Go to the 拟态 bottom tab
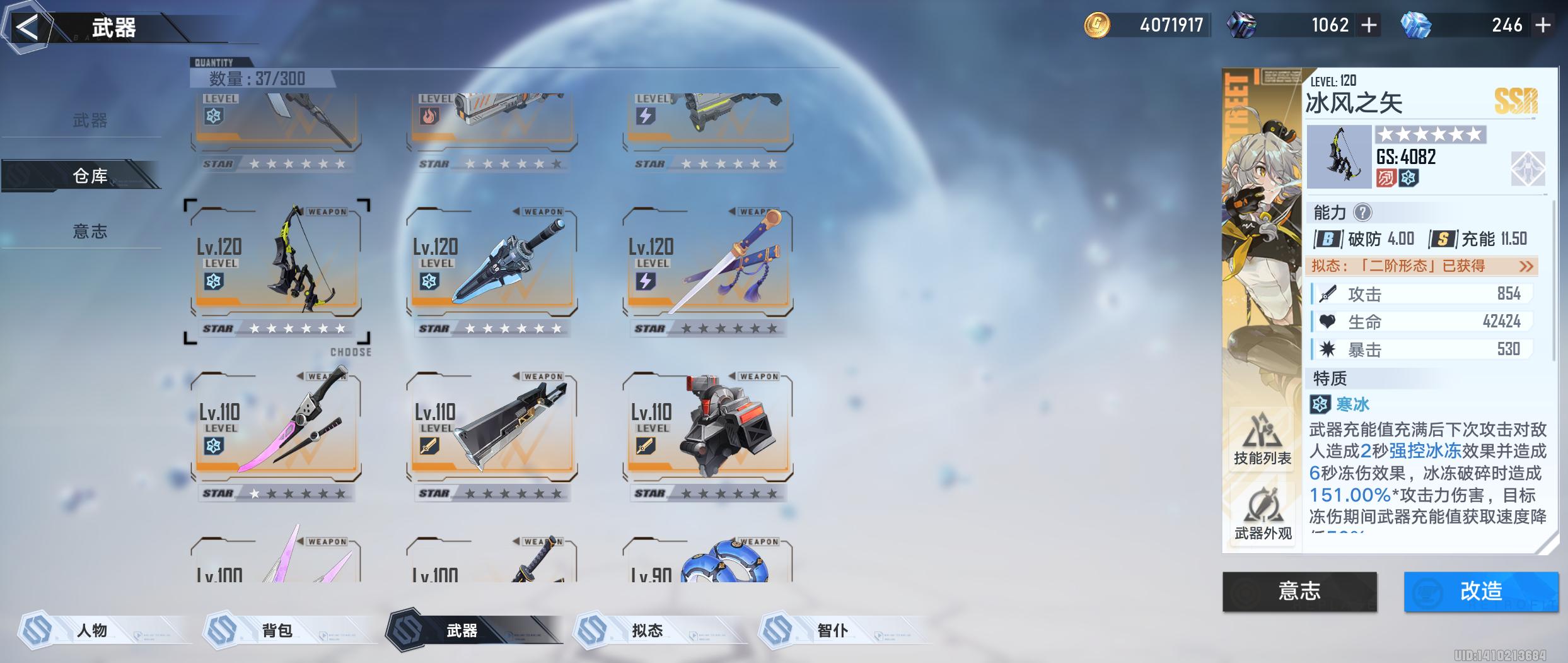The width and height of the screenshot is (1568, 663). [648, 630]
